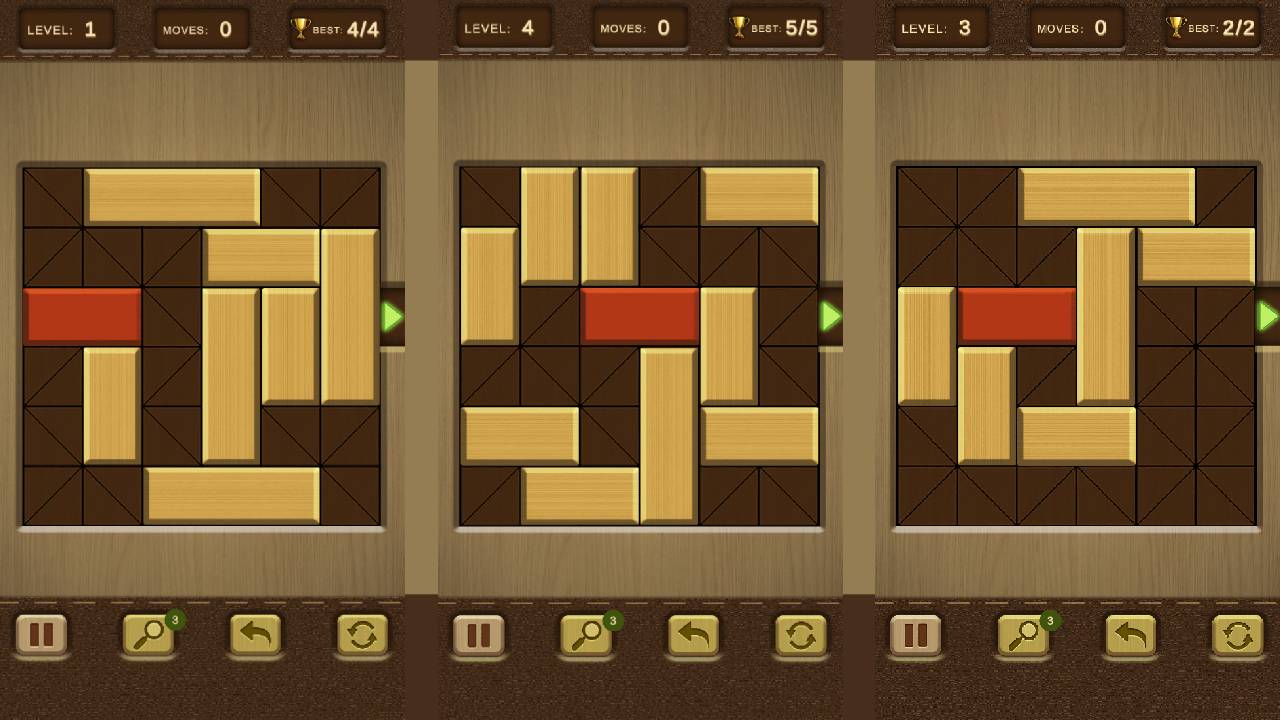Click the Best 2/2 trophy display
This screenshot has height=720, width=1280.
coord(1212,28)
